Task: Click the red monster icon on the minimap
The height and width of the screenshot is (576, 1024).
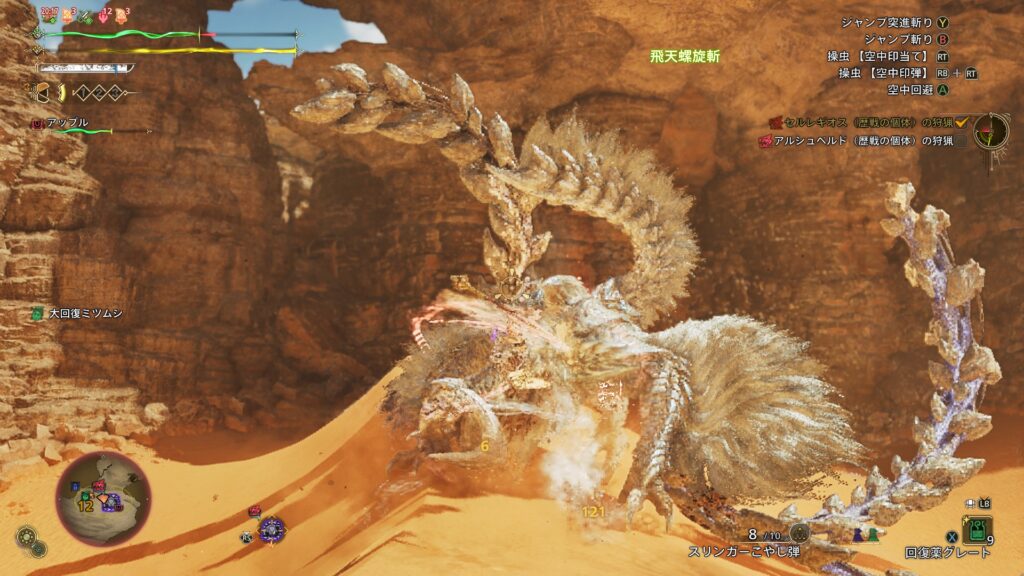Action: (99, 486)
